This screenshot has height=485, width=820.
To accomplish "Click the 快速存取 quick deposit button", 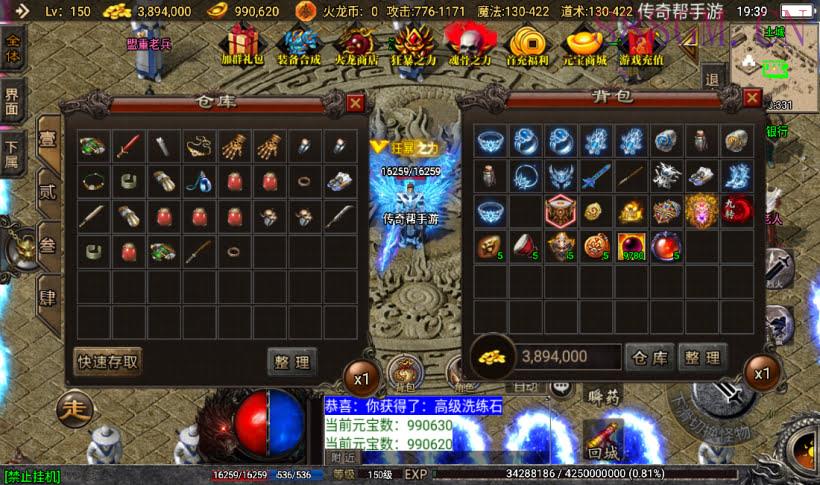I will 108,360.
